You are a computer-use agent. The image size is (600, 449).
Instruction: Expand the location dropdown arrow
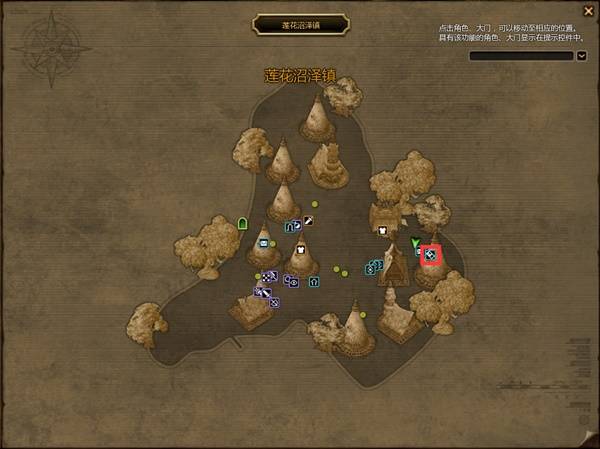pyautogui.click(x=582, y=56)
